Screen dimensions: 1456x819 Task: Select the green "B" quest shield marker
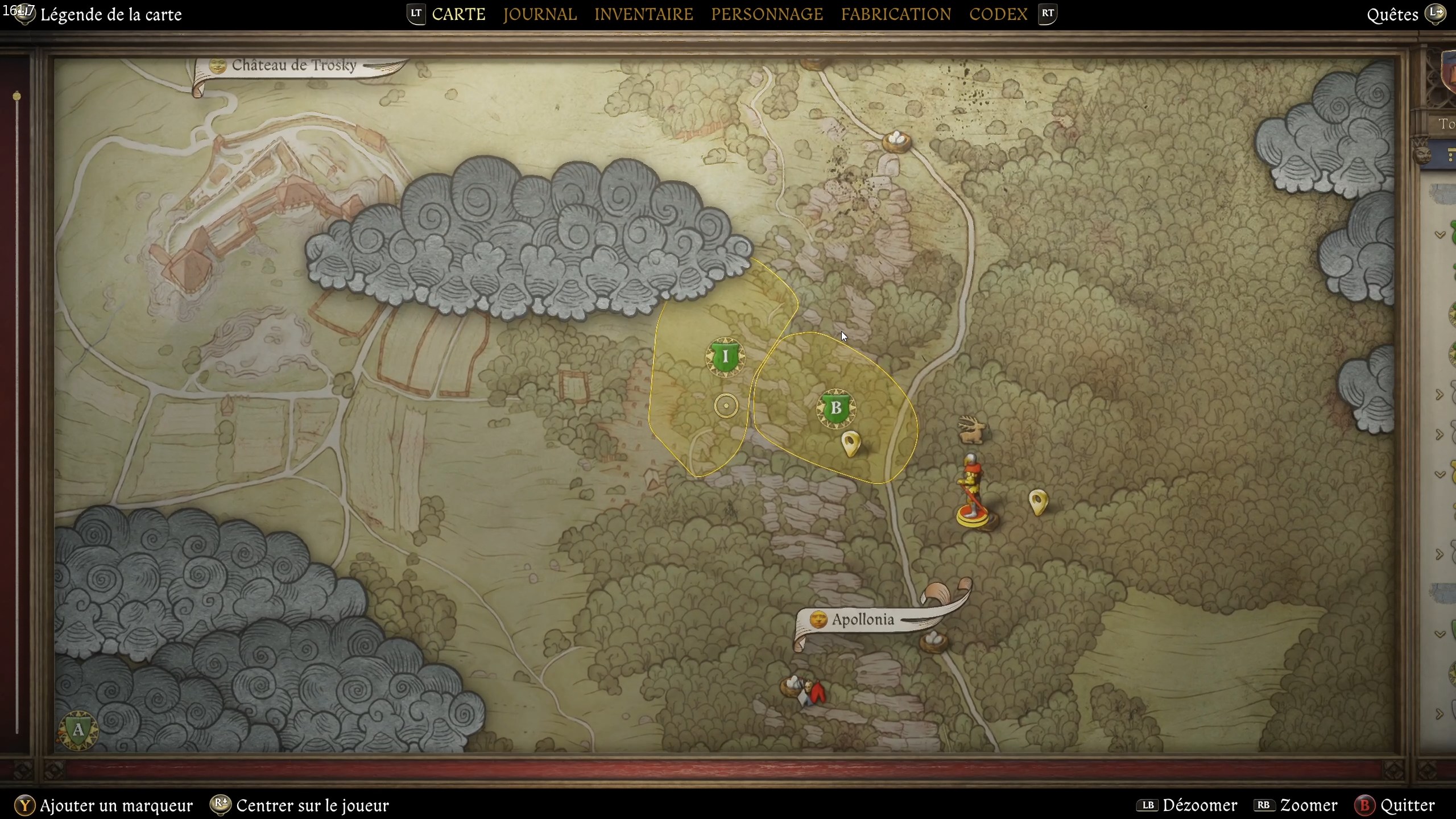836,408
